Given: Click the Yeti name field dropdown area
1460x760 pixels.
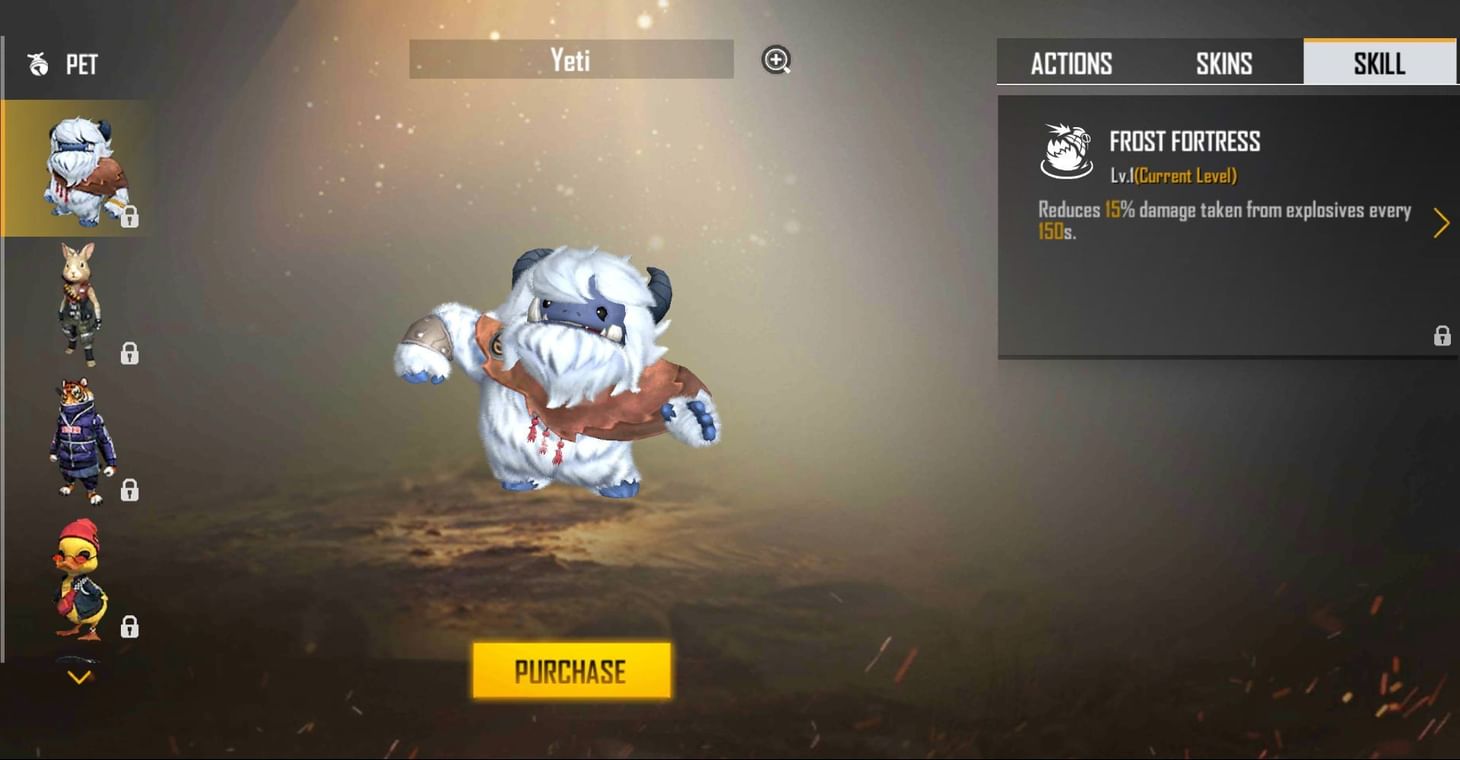Looking at the screenshot, I should [571, 60].
